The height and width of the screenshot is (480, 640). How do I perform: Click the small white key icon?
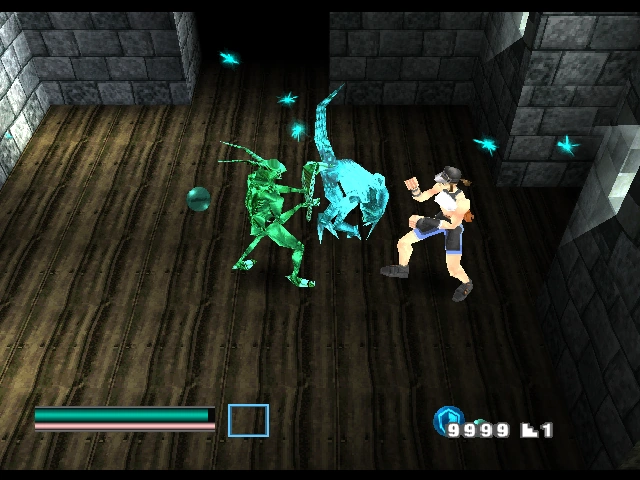pos(530,431)
